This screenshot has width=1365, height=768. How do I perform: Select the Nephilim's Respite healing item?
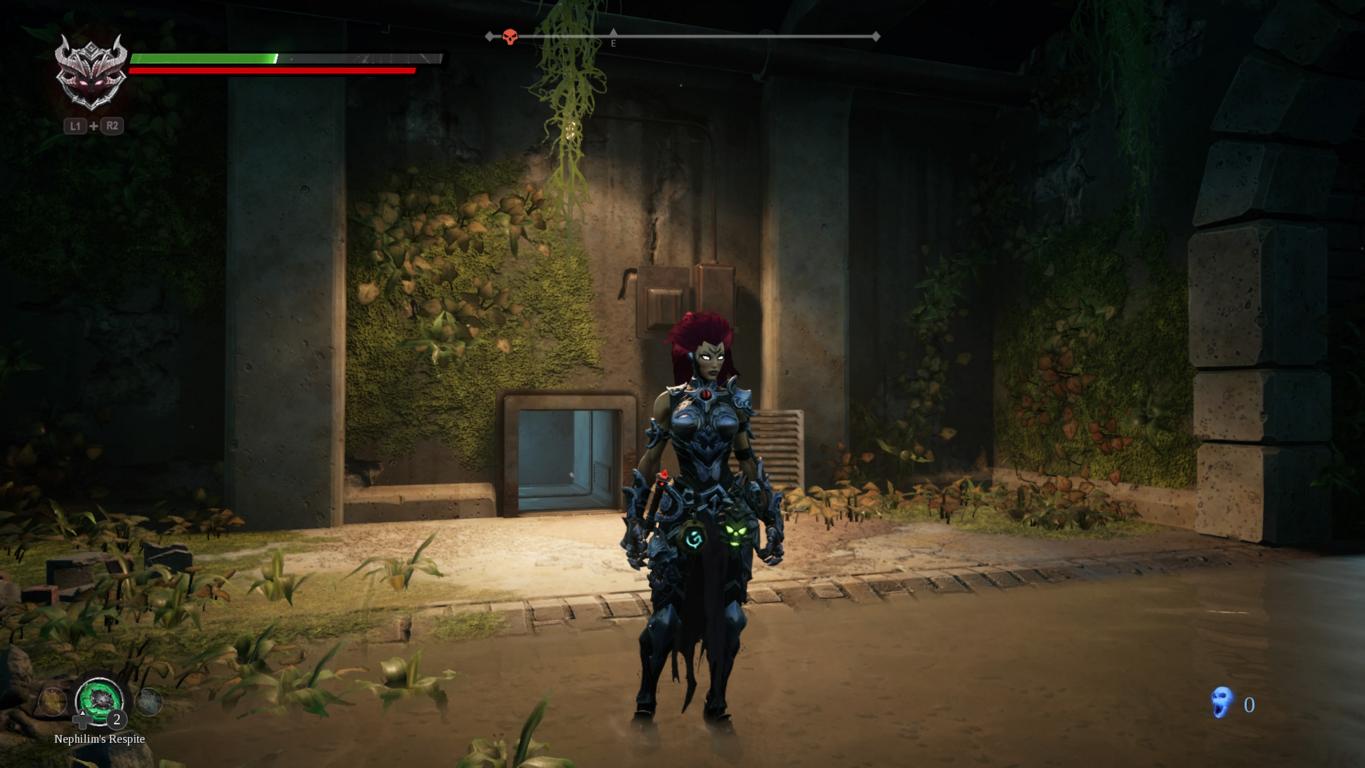point(100,698)
